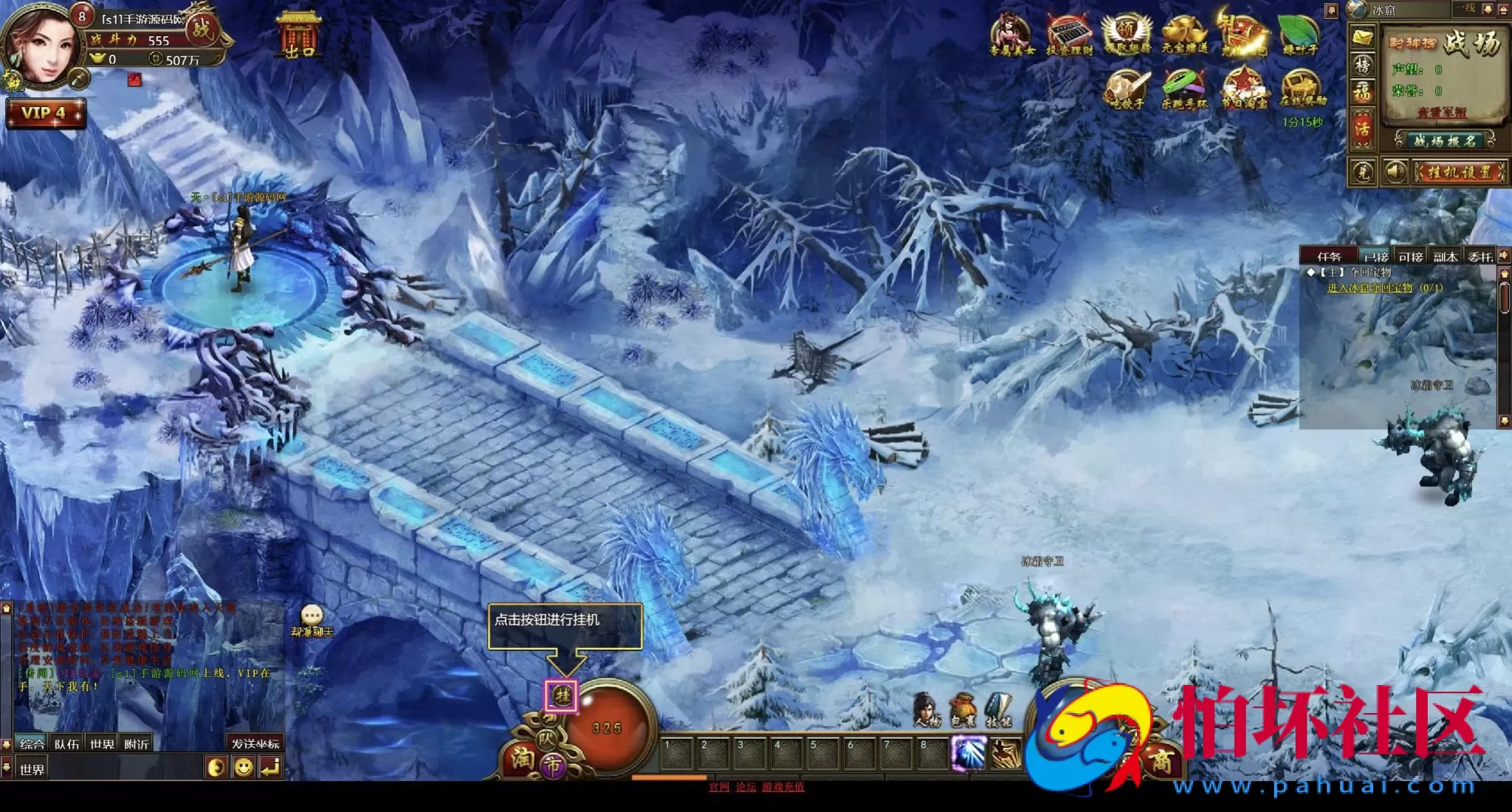Toggle the speaker sound button
Screen dimensions: 1512x812
pos(1395,173)
